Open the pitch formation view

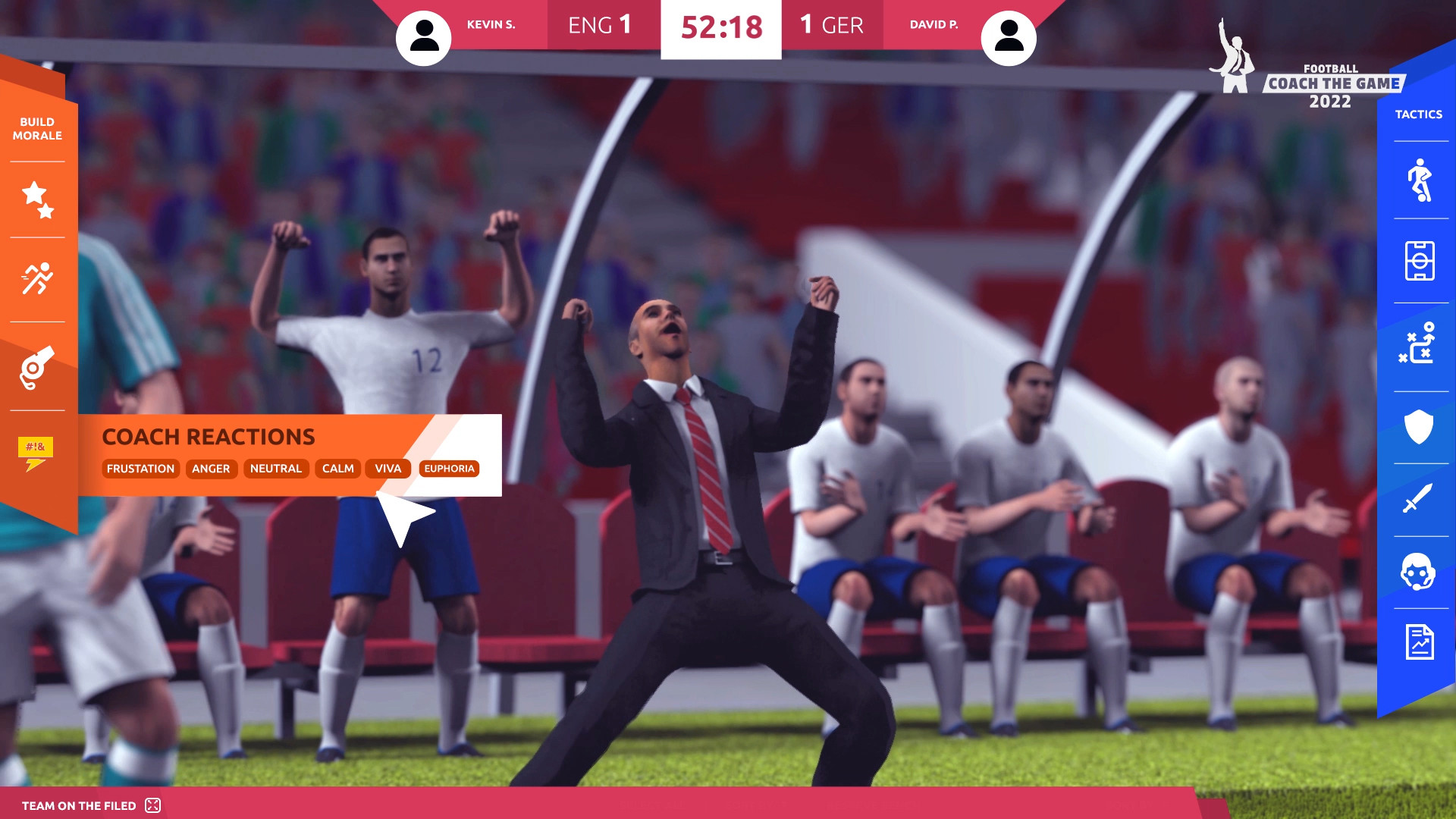click(1420, 262)
